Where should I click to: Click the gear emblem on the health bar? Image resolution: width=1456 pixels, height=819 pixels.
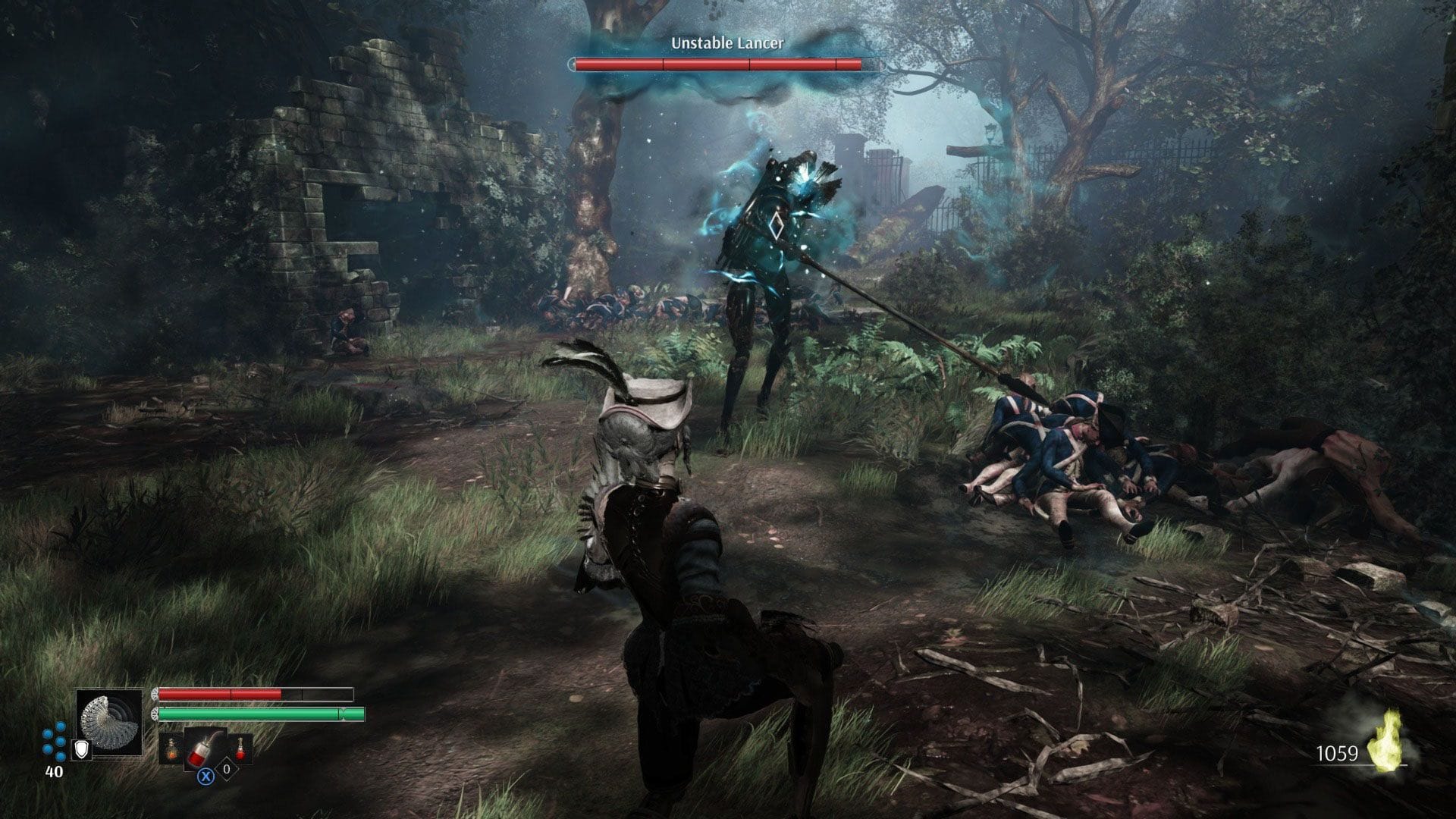pyautogui.click(x=155, y=694)
